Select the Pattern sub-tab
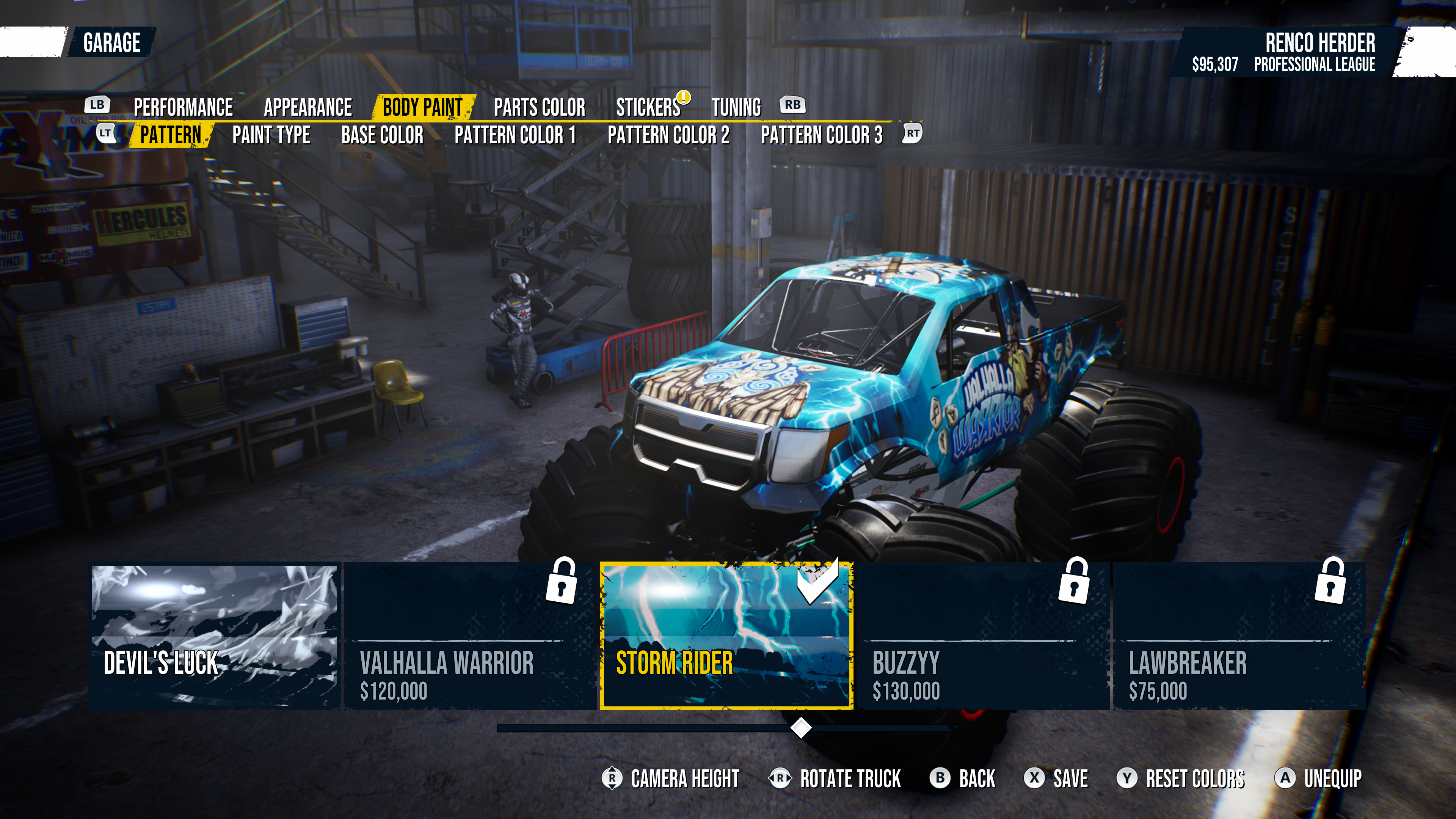The height and width of the screenshot is (819, 1456). tap(171, 135)
